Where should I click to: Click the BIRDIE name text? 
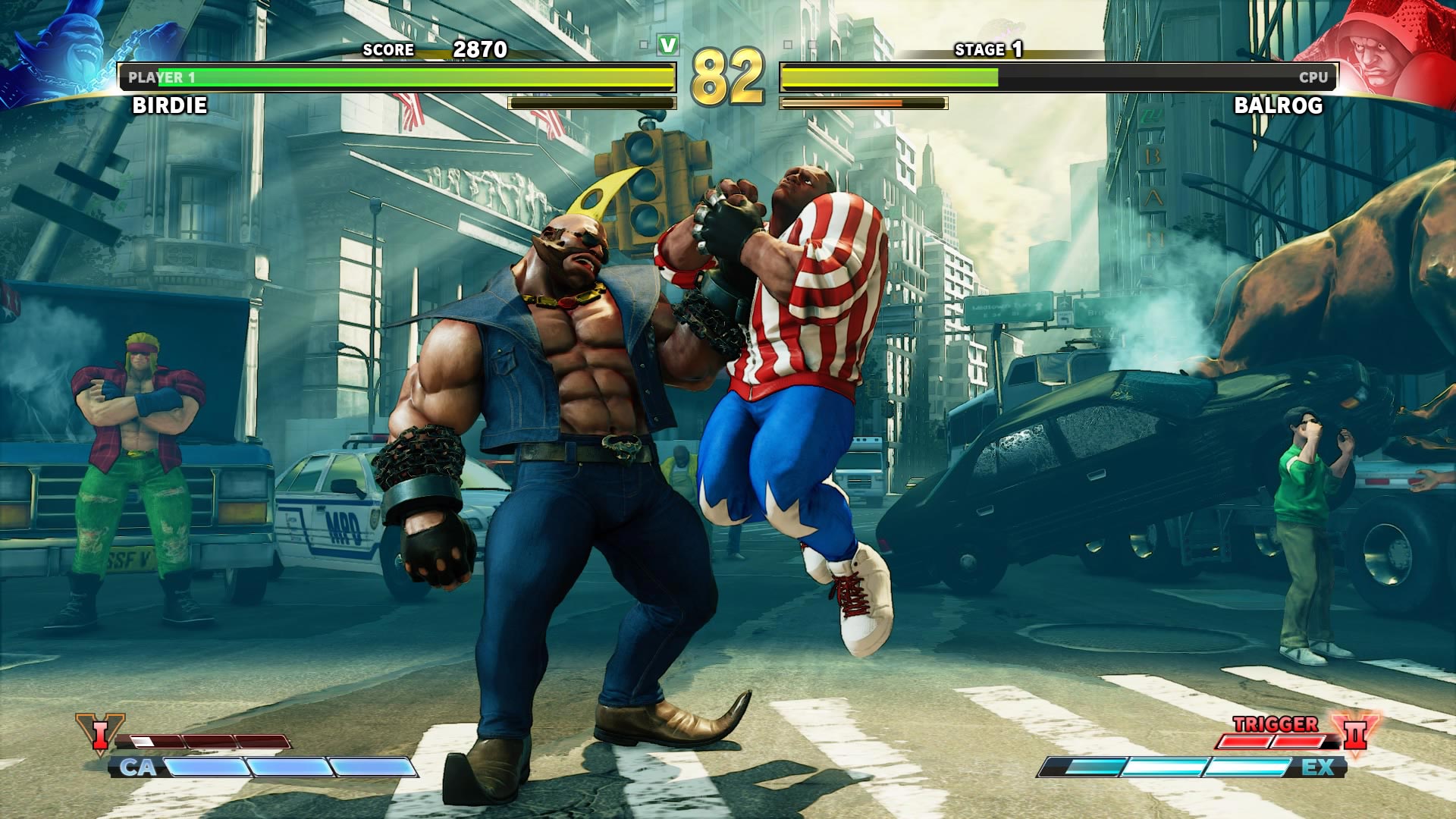coord(171,106)
